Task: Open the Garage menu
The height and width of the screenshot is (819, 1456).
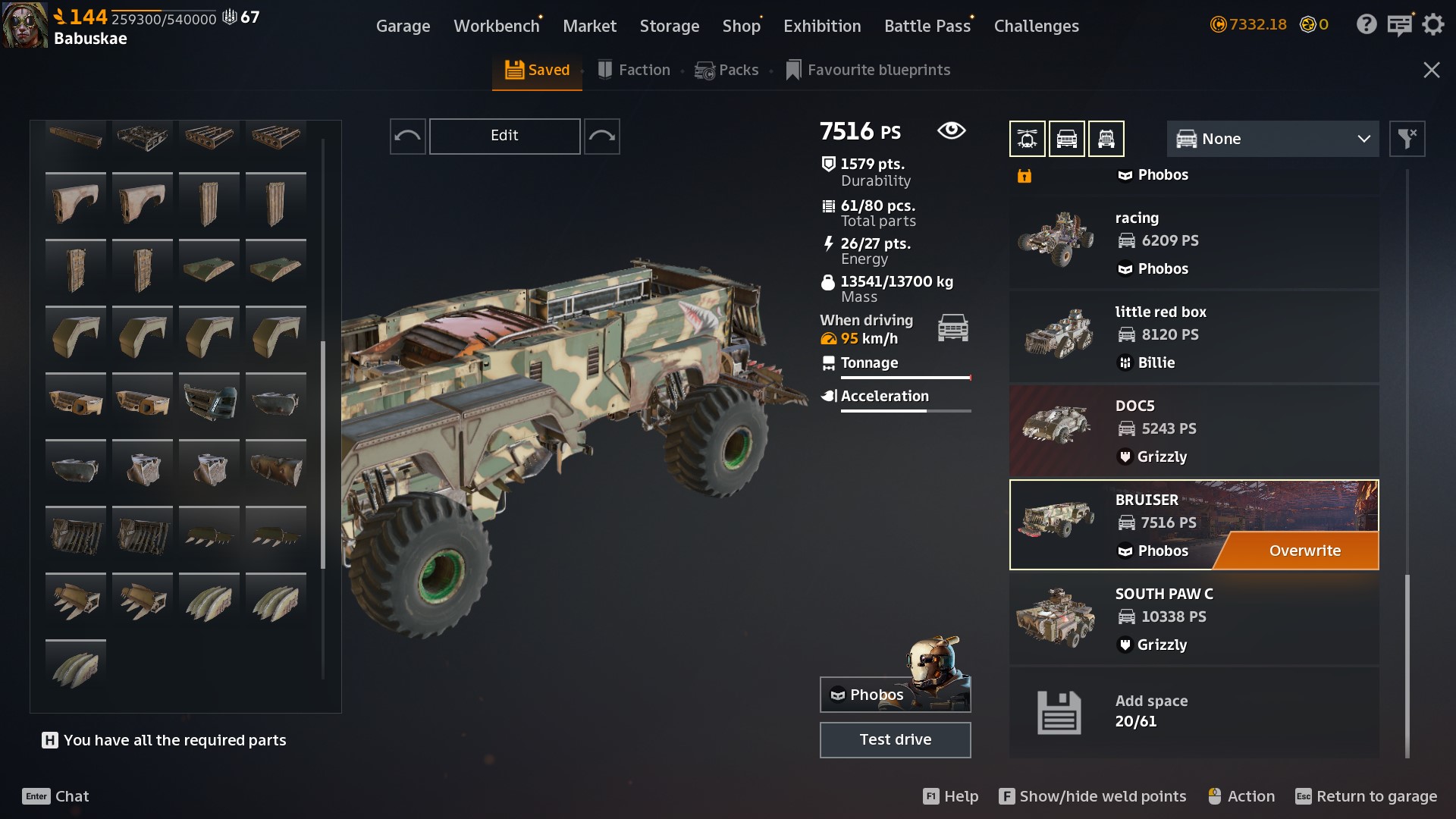Action: pyautogui.click(x=403, y=26)
